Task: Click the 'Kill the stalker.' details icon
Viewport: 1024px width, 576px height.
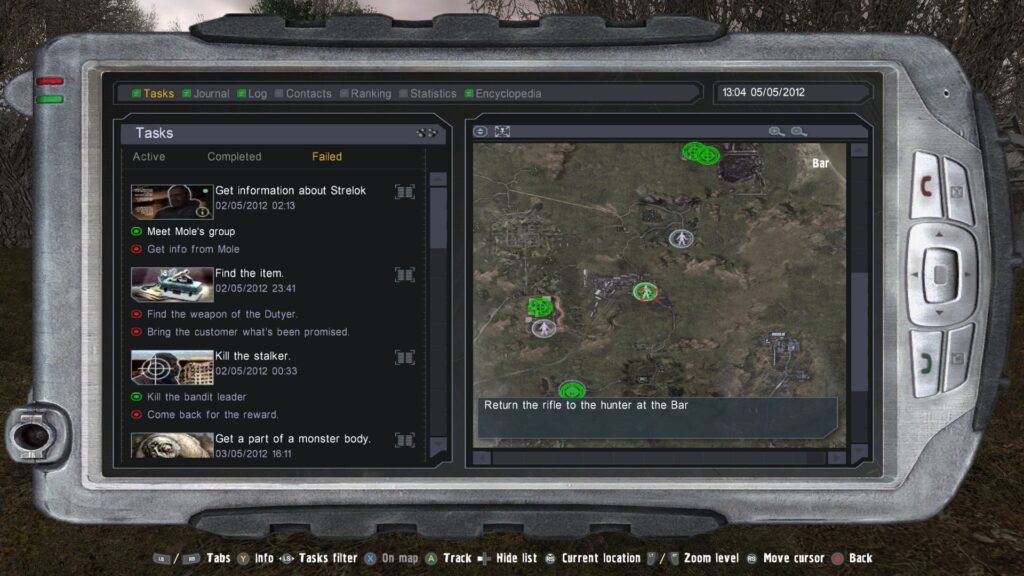Action: (405, 357)
